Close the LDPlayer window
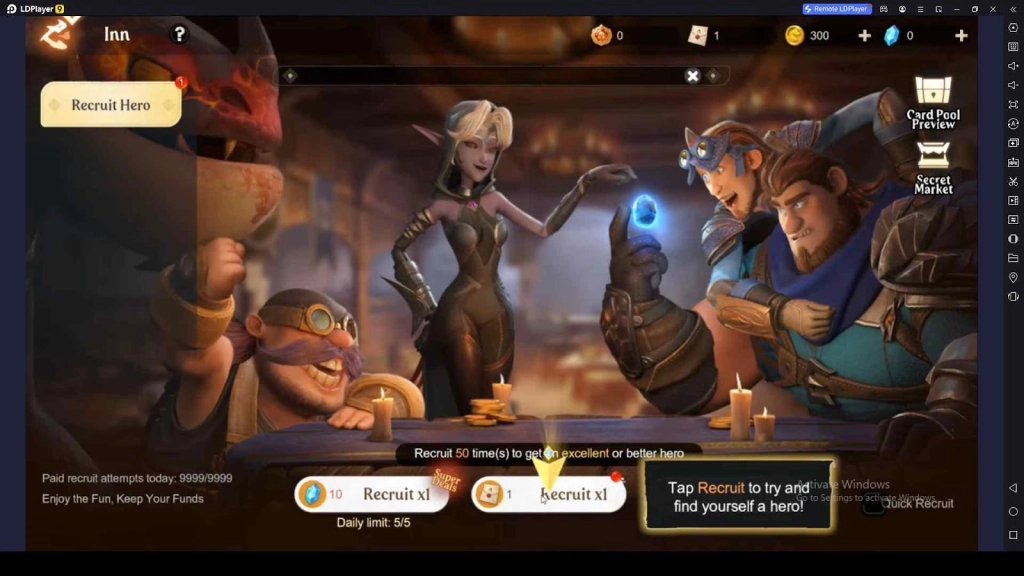Image resolution: width=1024 pixels, height=576 pixels. pos(993,9)
